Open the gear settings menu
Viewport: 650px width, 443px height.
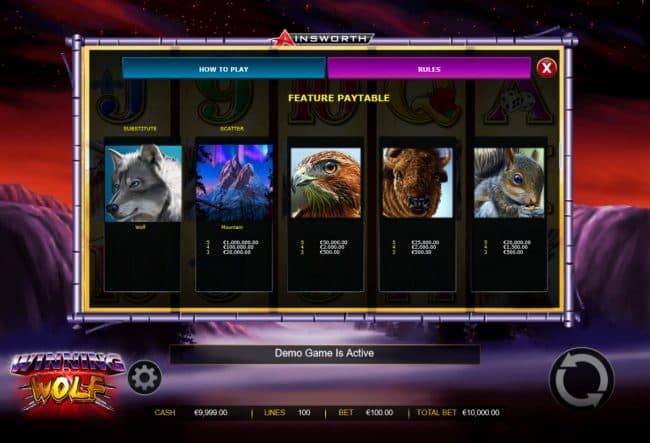(145, 377)
